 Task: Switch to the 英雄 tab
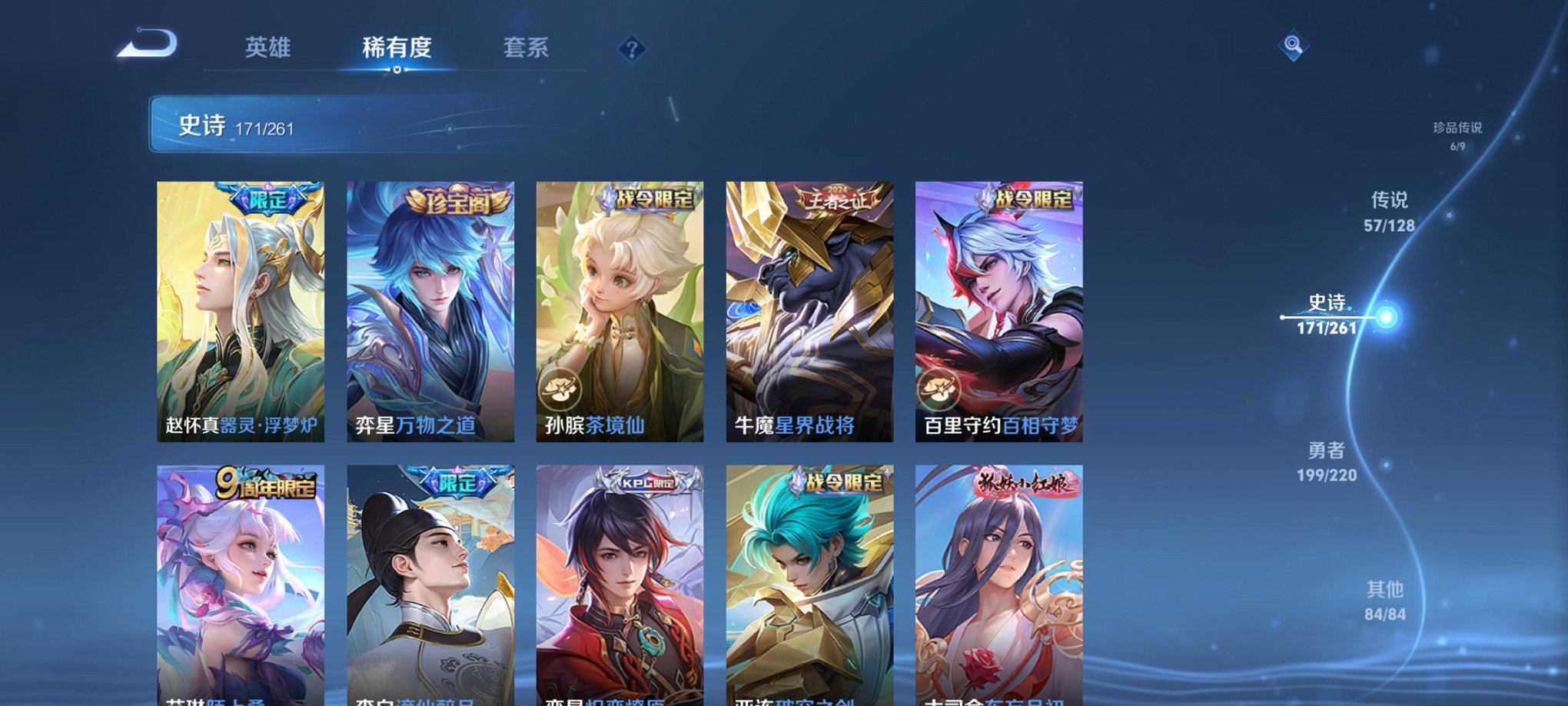[x=267, y=48]
